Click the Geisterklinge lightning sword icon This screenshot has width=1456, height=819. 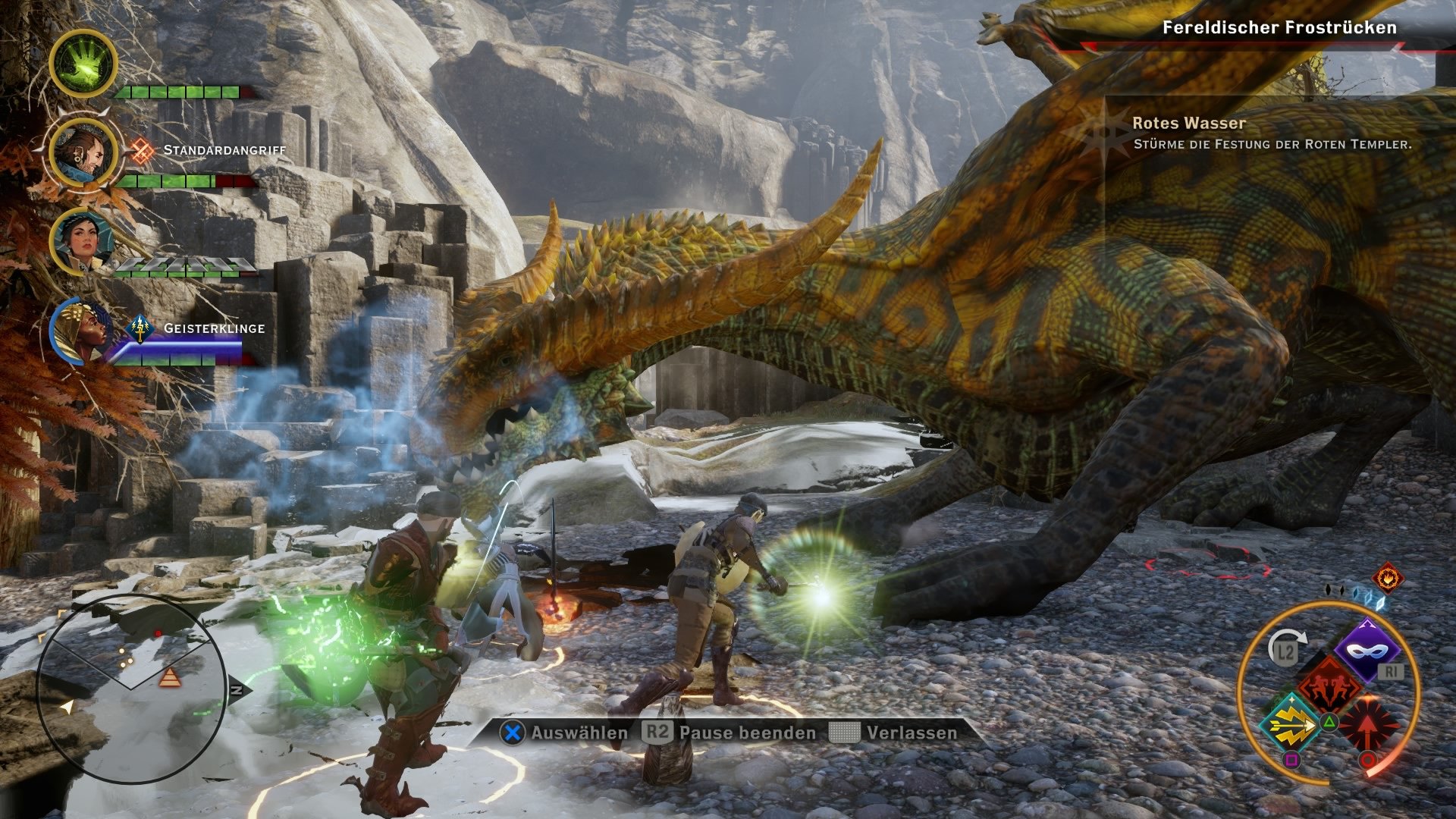tap(139, 329)
